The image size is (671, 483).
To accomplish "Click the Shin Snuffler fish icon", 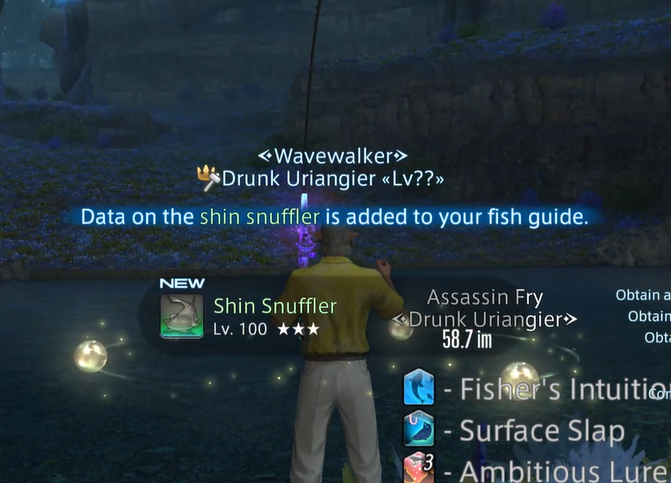I will [180, 314].
